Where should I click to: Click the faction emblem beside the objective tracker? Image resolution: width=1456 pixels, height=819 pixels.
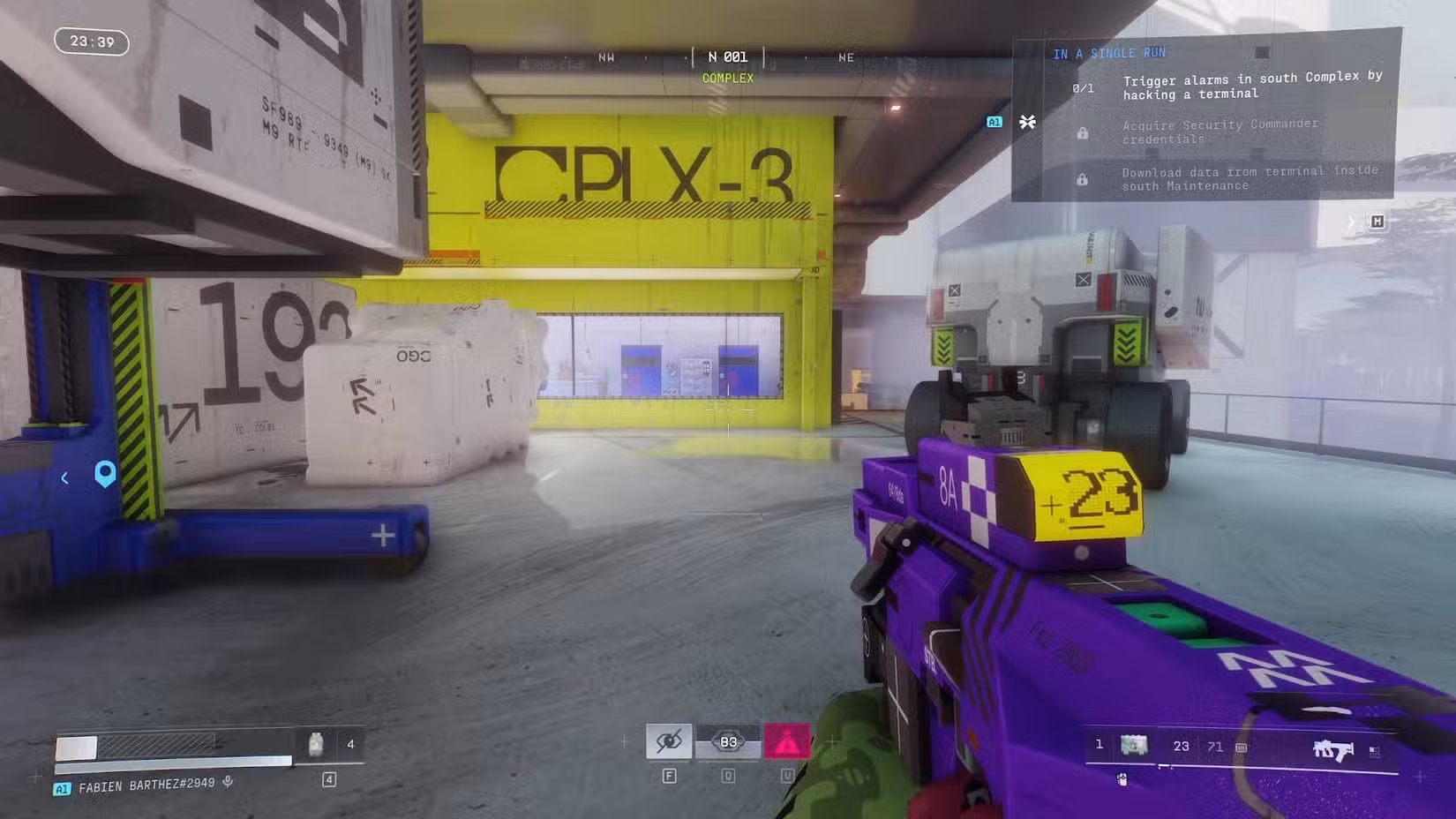click(1027, 122)
